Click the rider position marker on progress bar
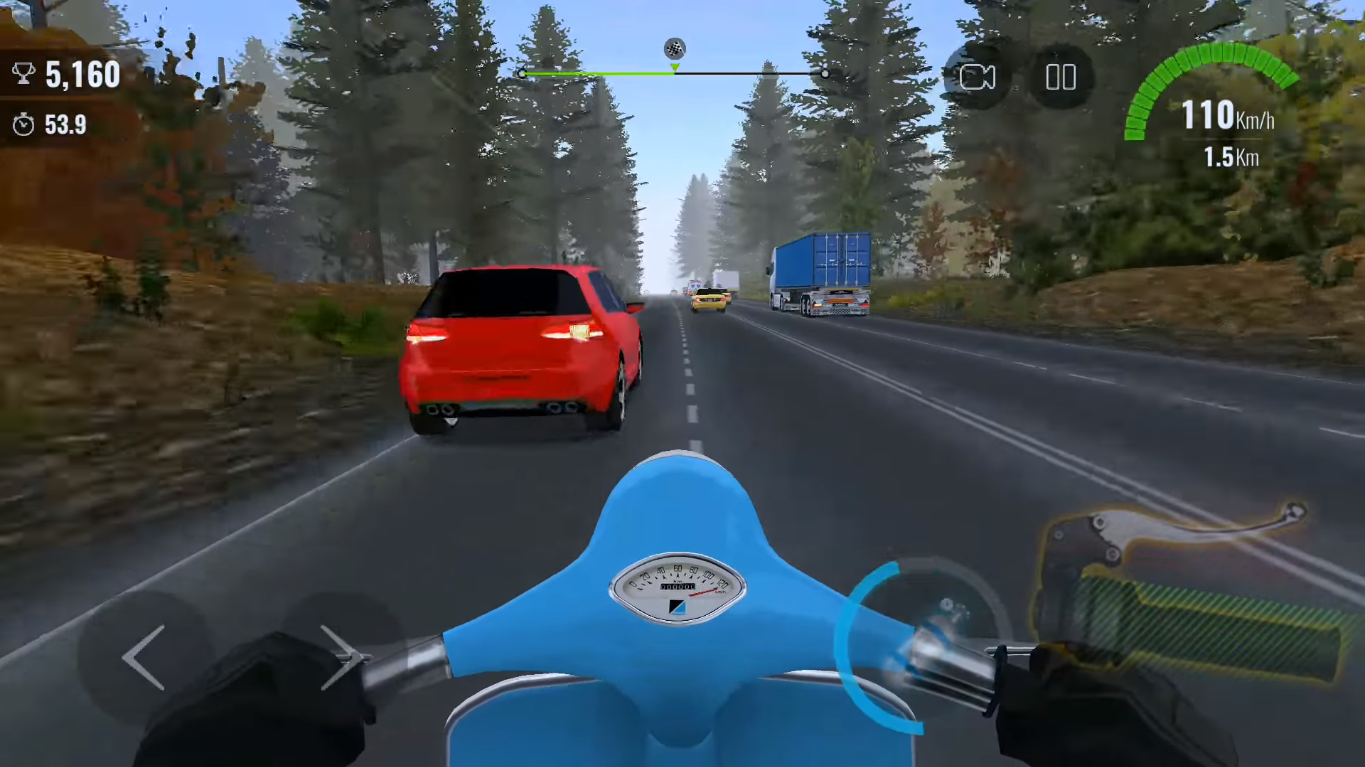This screenshot has height=767, width=1365. [x=675, y=67]
